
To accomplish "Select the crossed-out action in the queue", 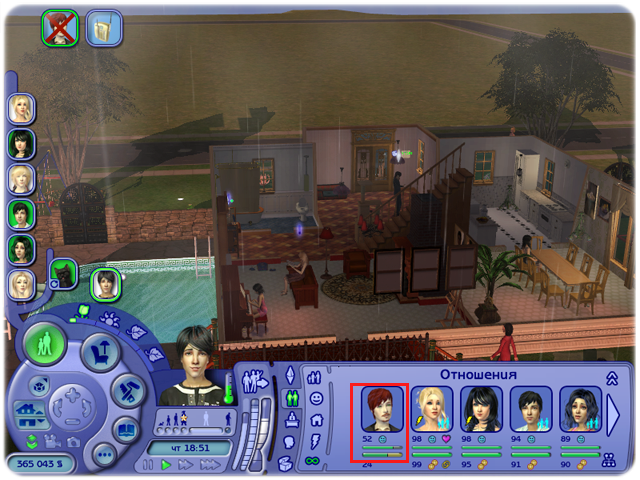I will pyautogui.click(x=59, y=28).
